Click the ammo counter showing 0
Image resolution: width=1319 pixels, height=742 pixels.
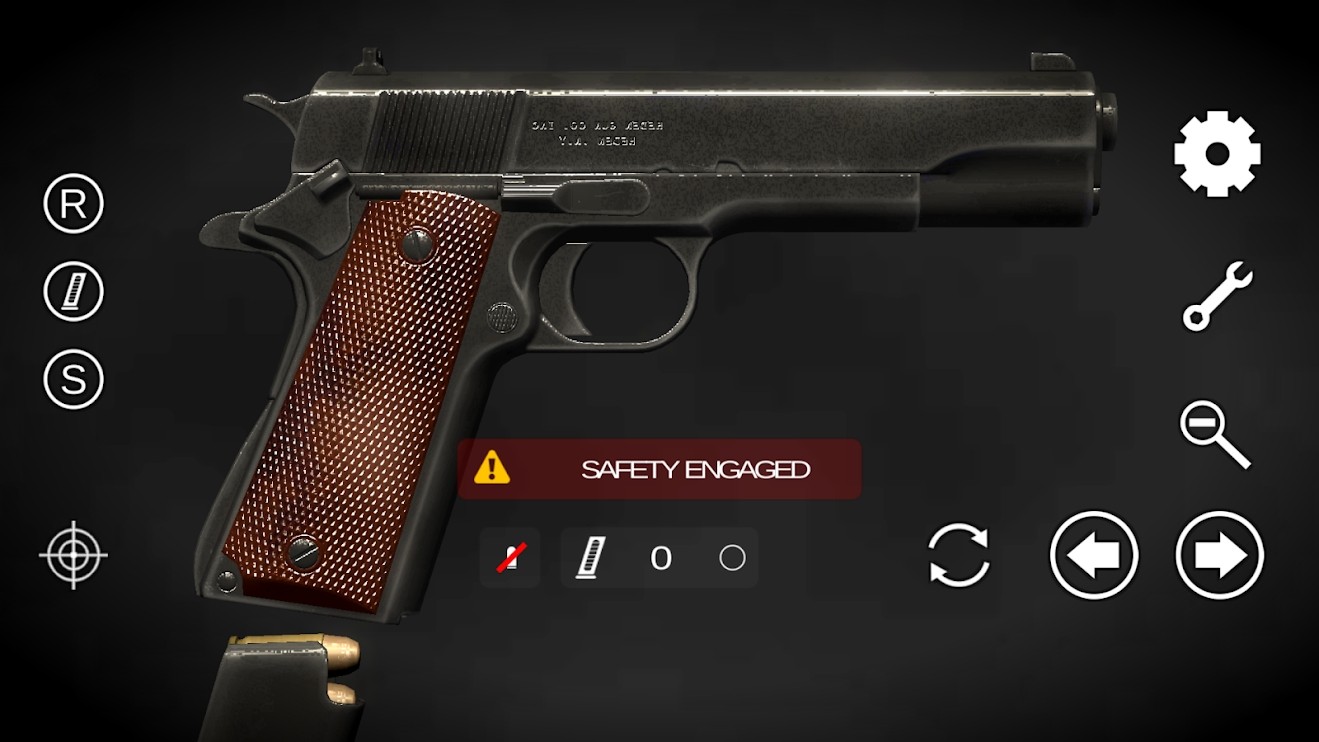661,557
